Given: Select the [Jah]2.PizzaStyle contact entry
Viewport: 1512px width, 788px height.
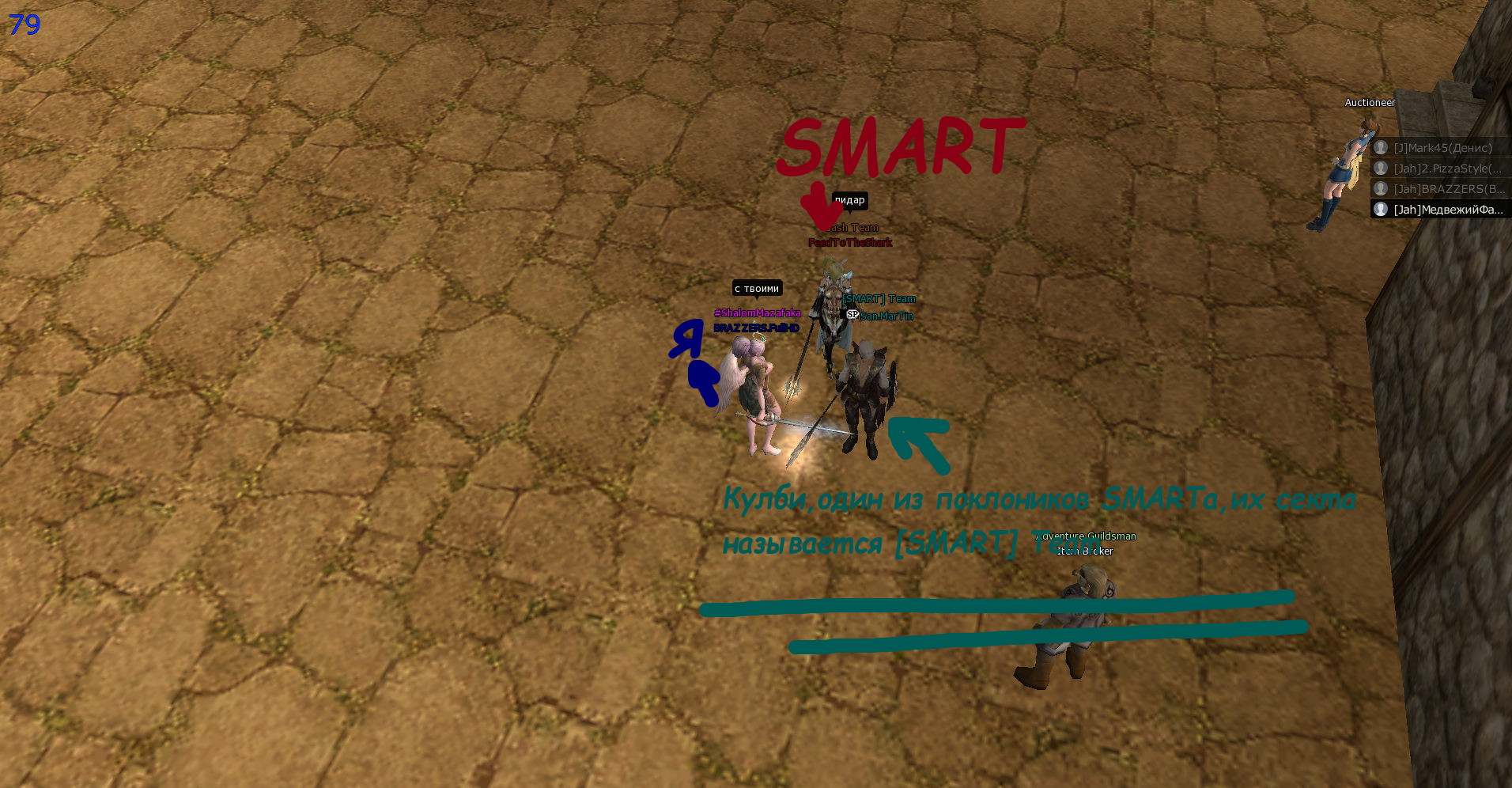Looking at the screenshot, I should pyautogui.click(x=1441, y=169).
